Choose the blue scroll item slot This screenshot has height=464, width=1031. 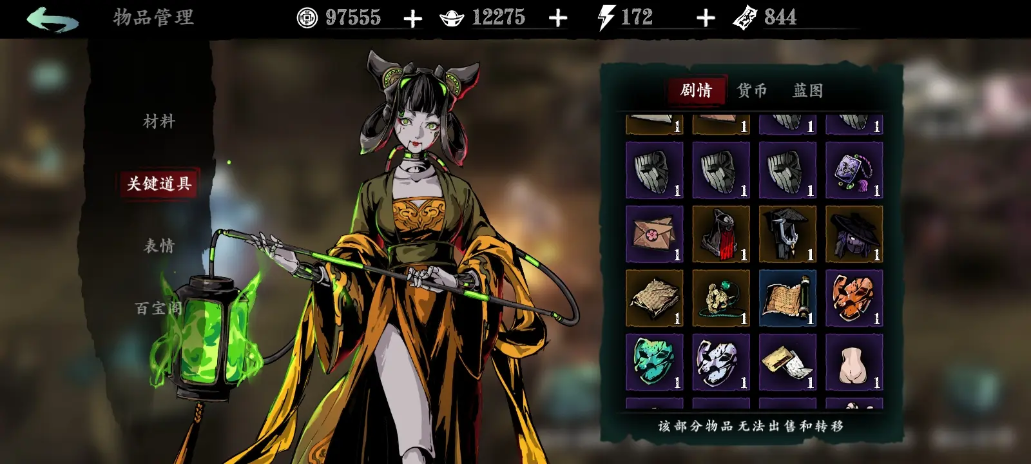[787, 298]
